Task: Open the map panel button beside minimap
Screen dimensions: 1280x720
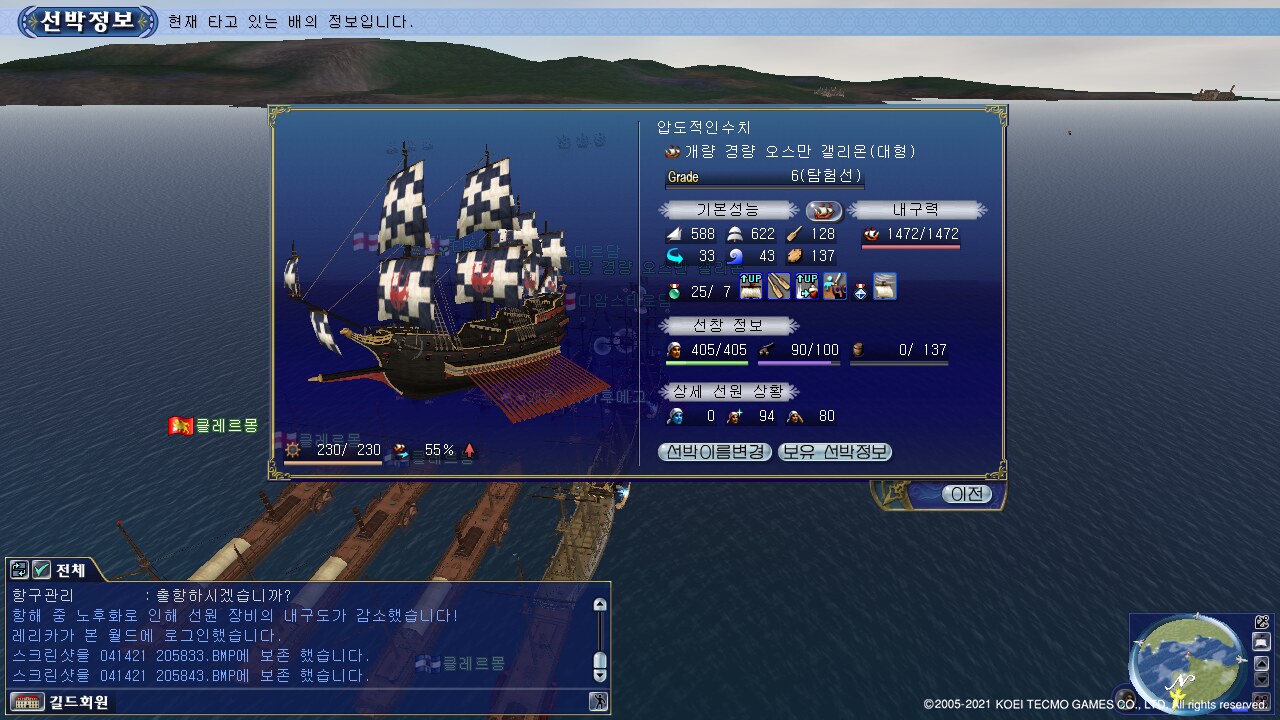Action: pos(1262,642)
